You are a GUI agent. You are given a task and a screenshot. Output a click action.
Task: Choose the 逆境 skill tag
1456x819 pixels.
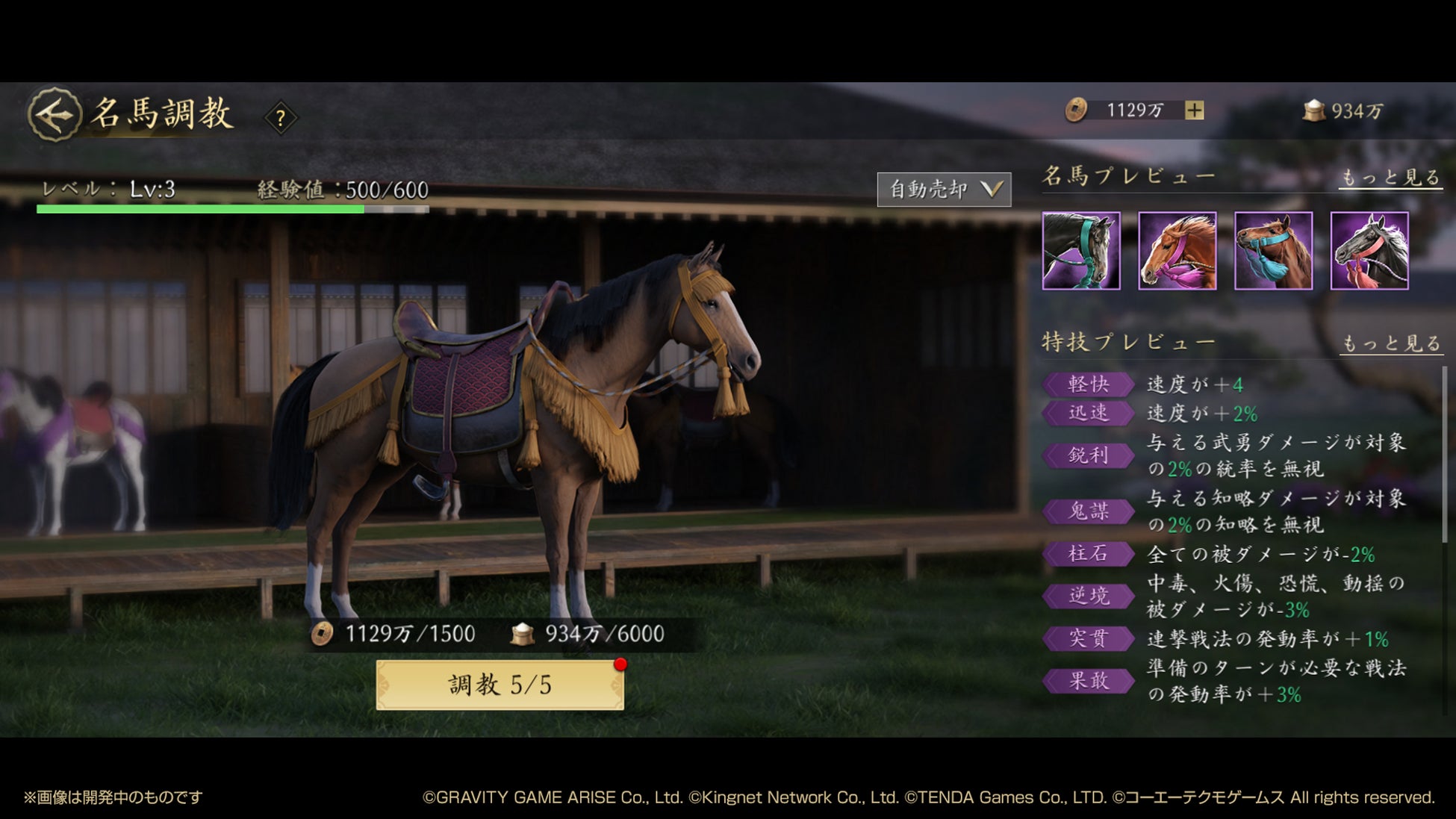tap(1089, 596)
